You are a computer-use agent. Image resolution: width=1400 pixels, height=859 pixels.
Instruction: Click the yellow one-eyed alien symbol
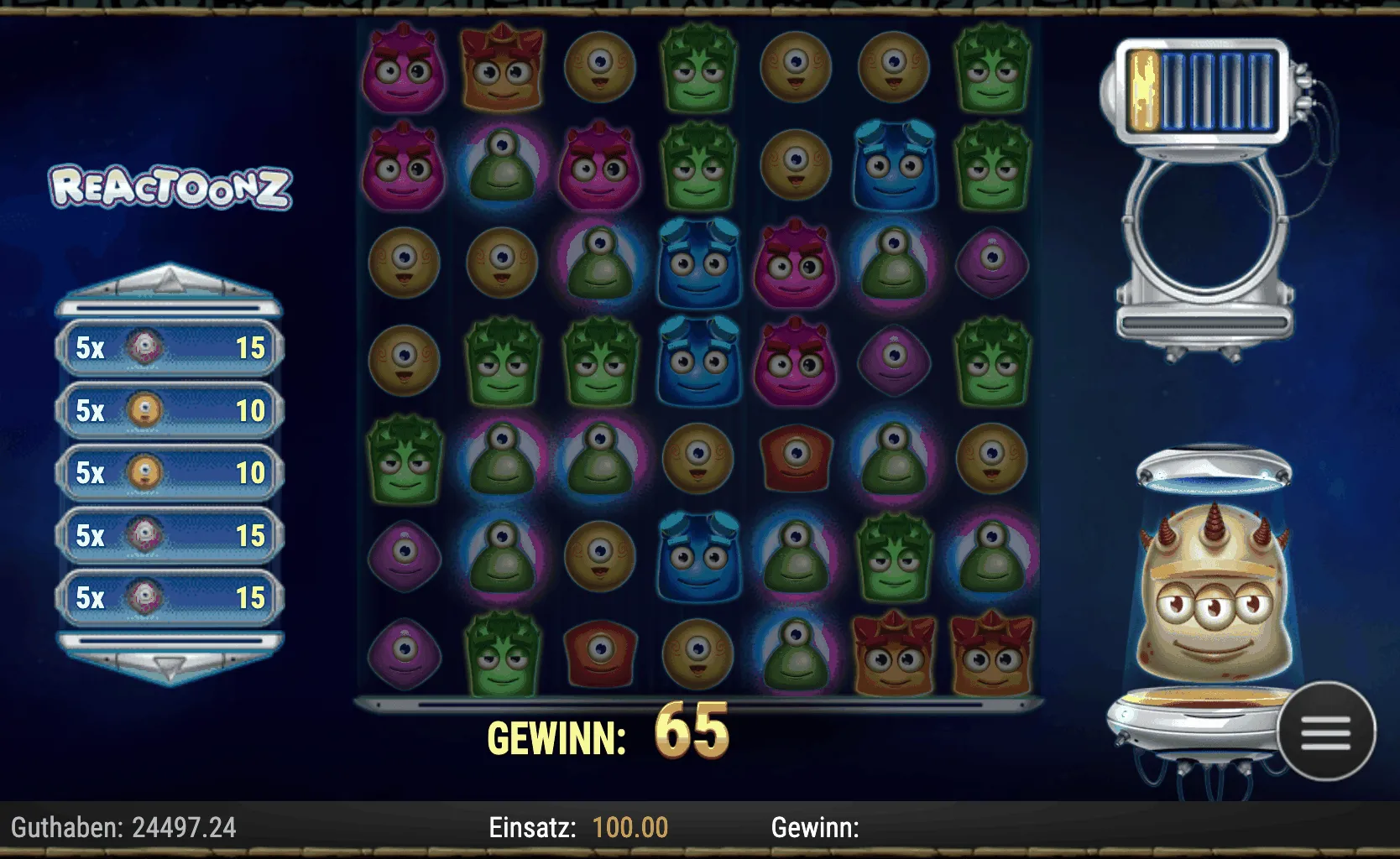pyautogui.click(x=600, y=67)
